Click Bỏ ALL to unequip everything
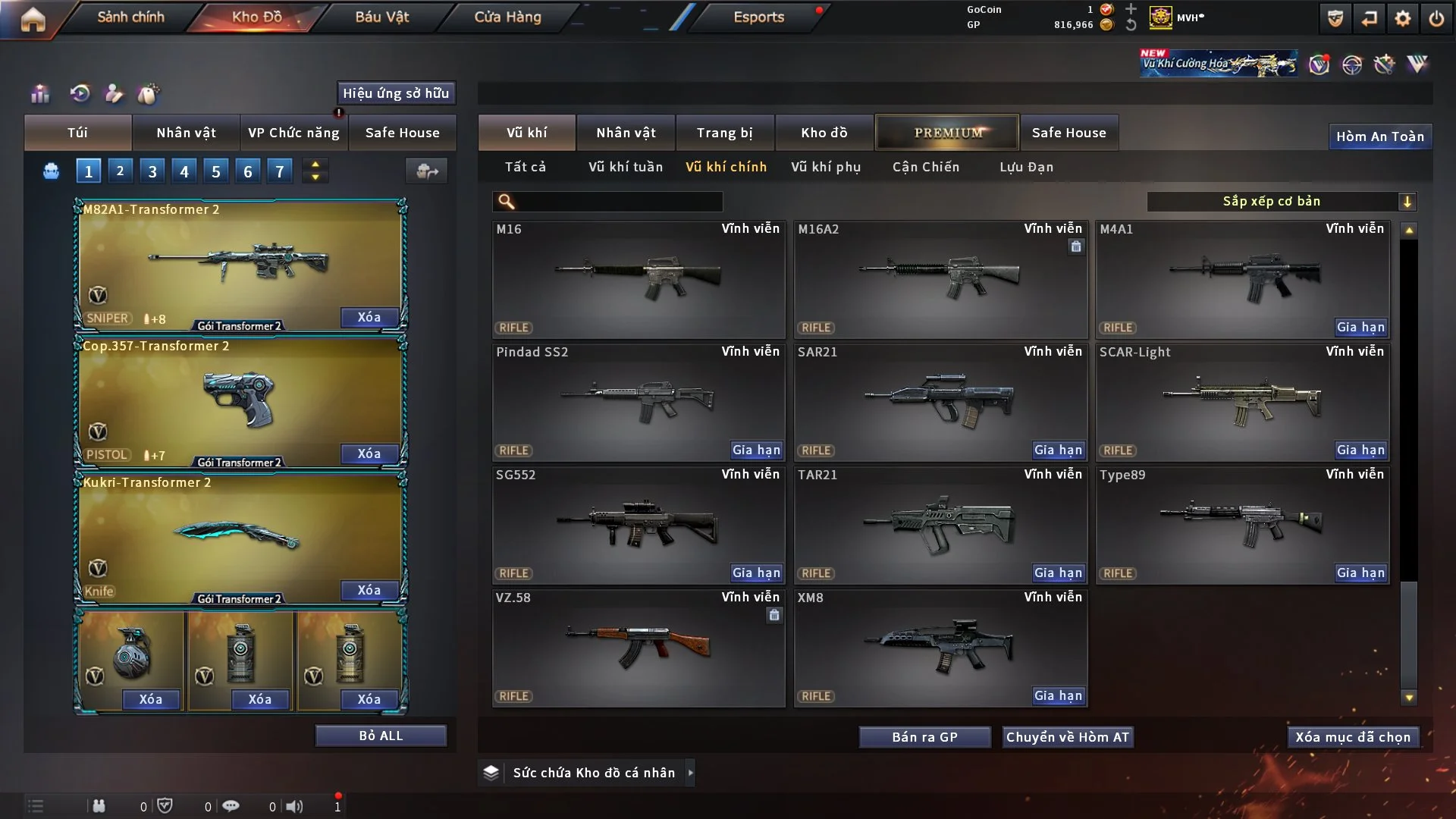This screenshot has width=1456, height=819. pyautogui.click(x=381, y=736)
